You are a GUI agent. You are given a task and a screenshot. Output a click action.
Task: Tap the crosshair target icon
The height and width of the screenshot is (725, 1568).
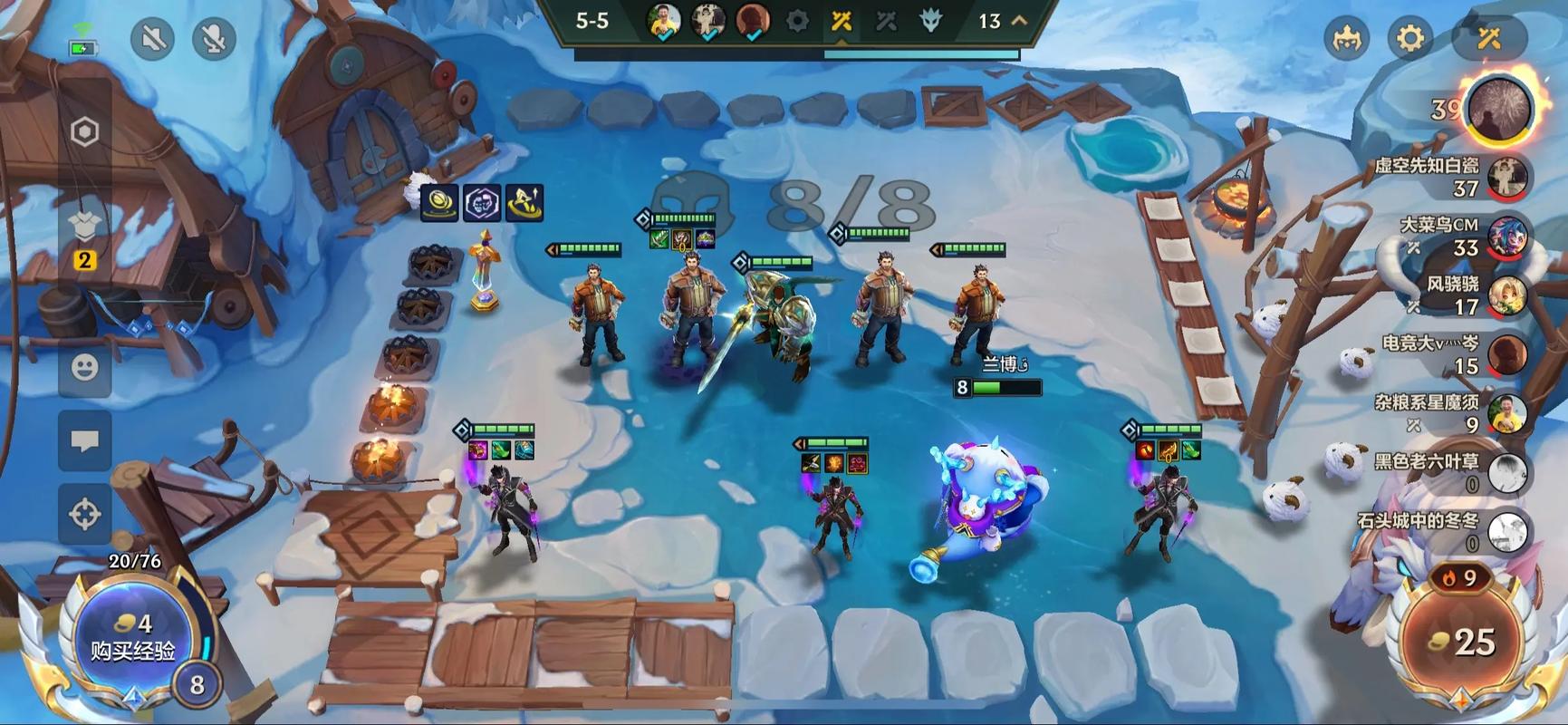pyautogui.click(x=85, y=514)
